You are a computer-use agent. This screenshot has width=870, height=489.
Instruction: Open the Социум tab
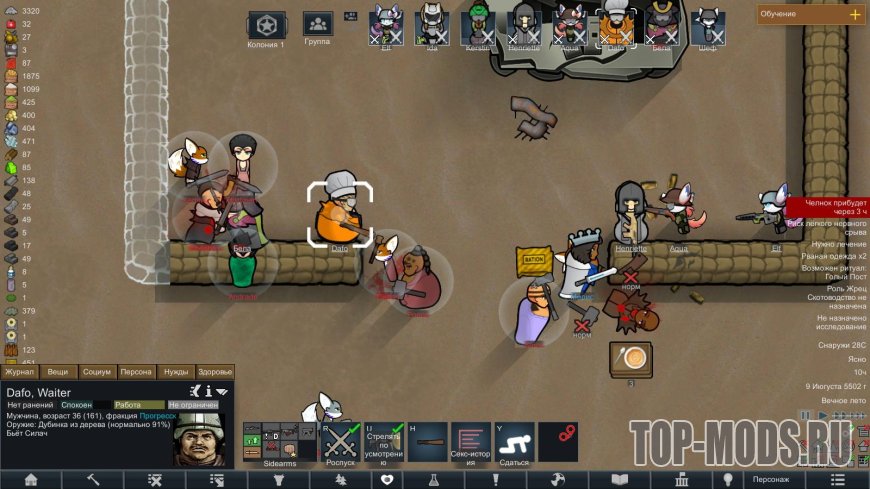tap(96, 372)
